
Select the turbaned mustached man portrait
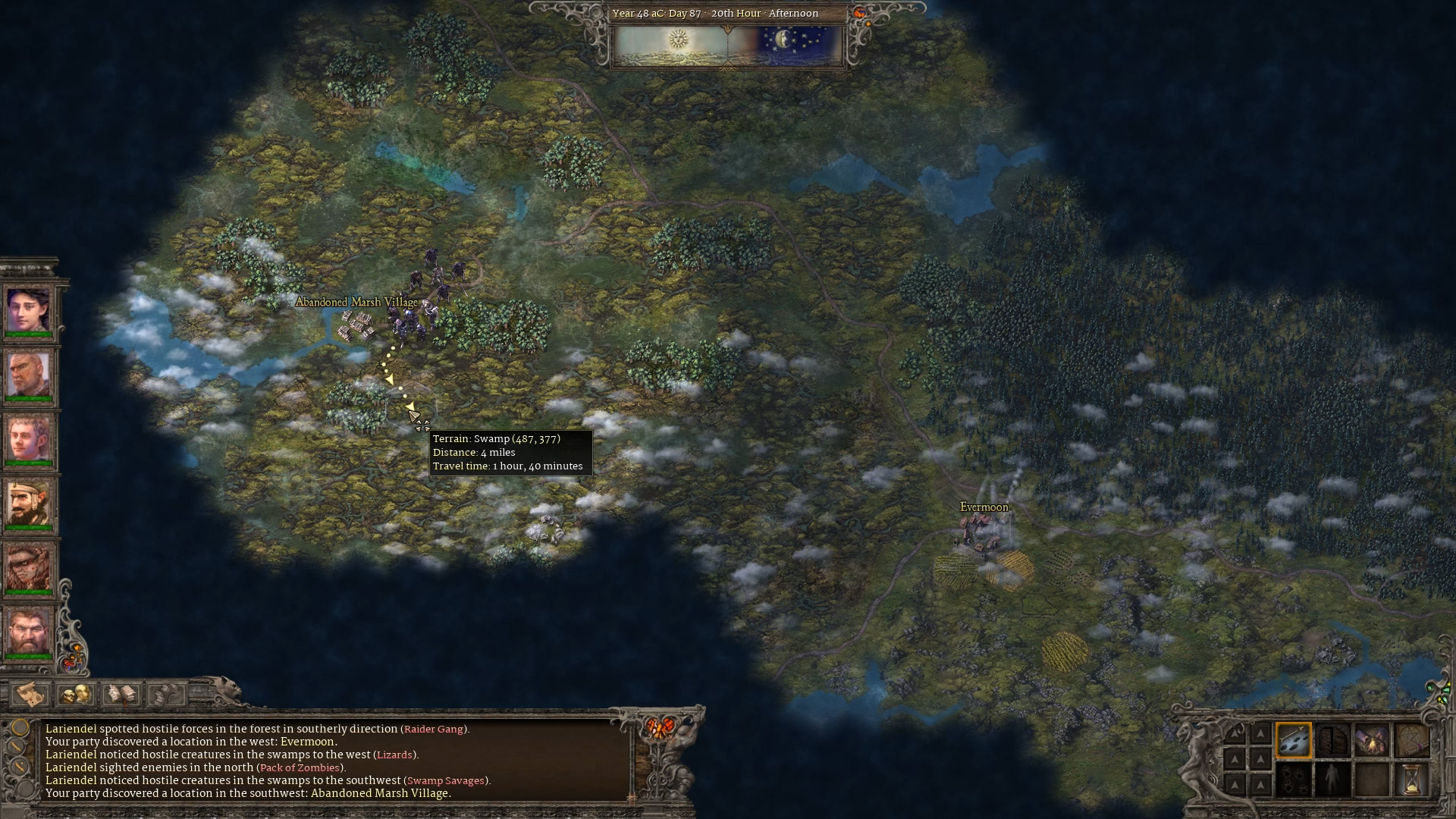tap(29, 504)
